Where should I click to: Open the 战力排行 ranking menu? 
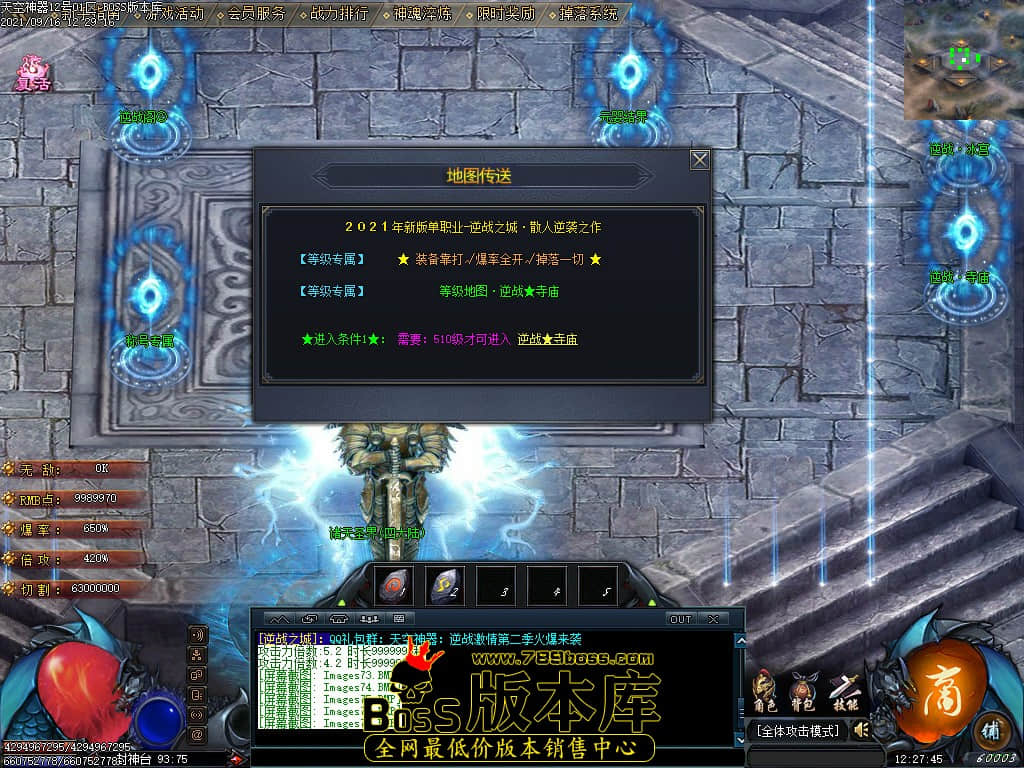339,14
